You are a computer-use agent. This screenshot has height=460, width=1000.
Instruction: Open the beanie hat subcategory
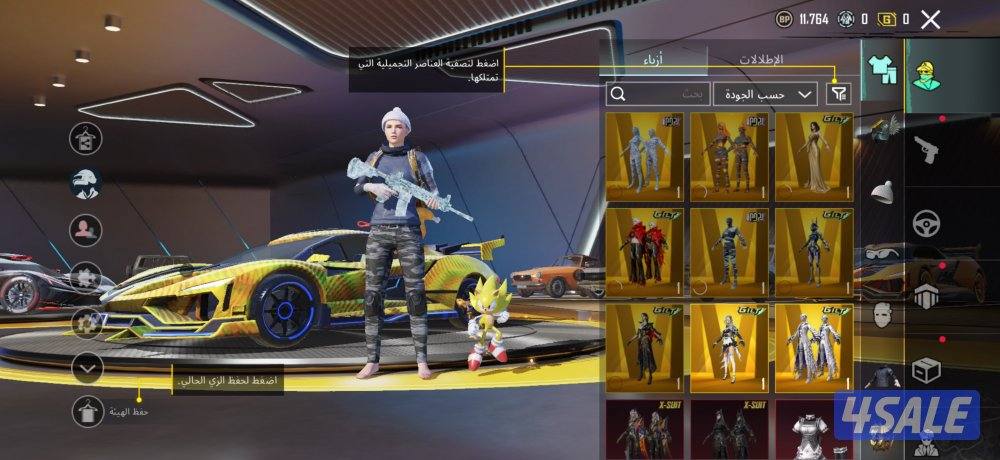pos(882,193)
